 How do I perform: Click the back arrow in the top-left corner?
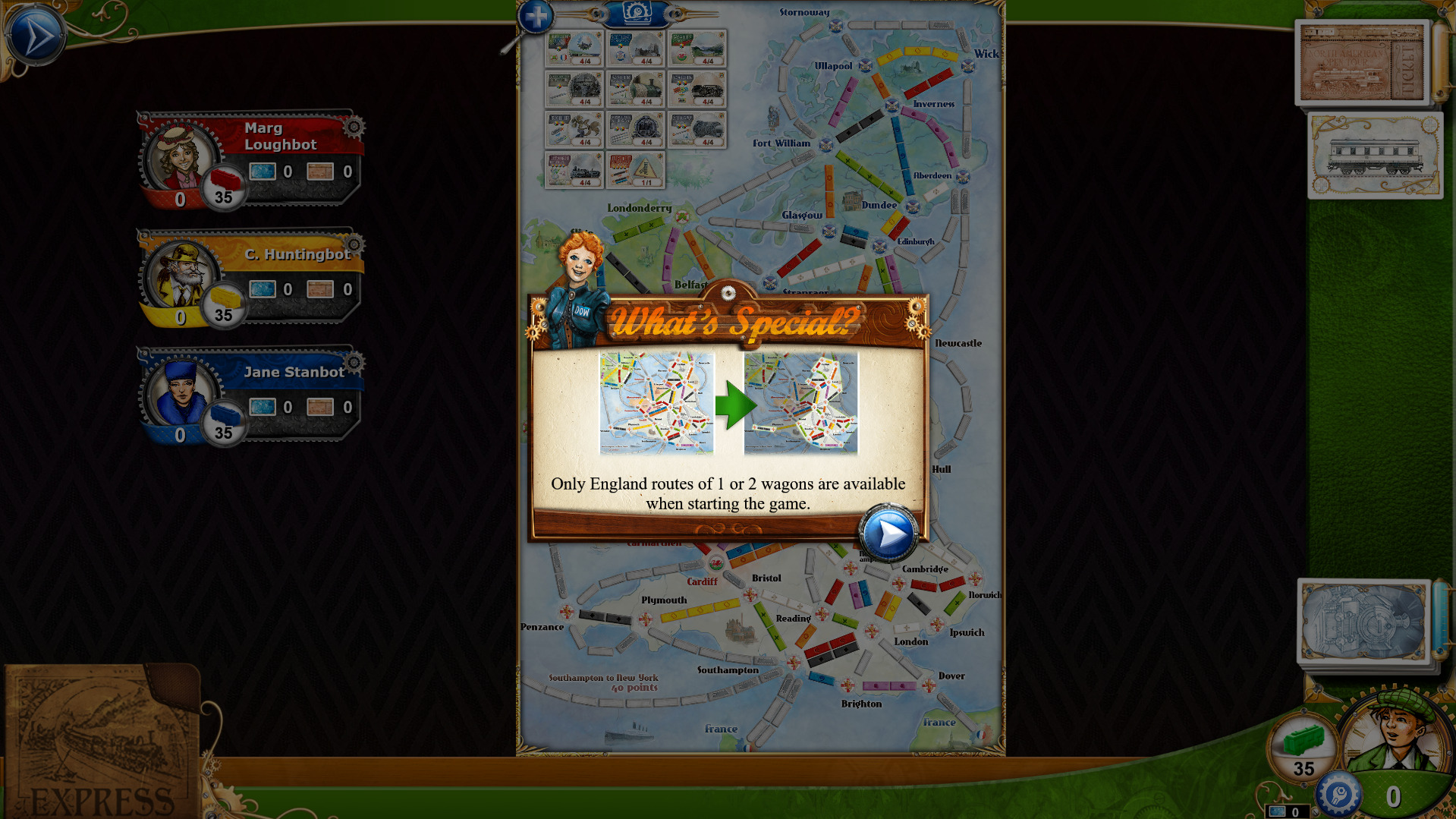tap(34, 32)
